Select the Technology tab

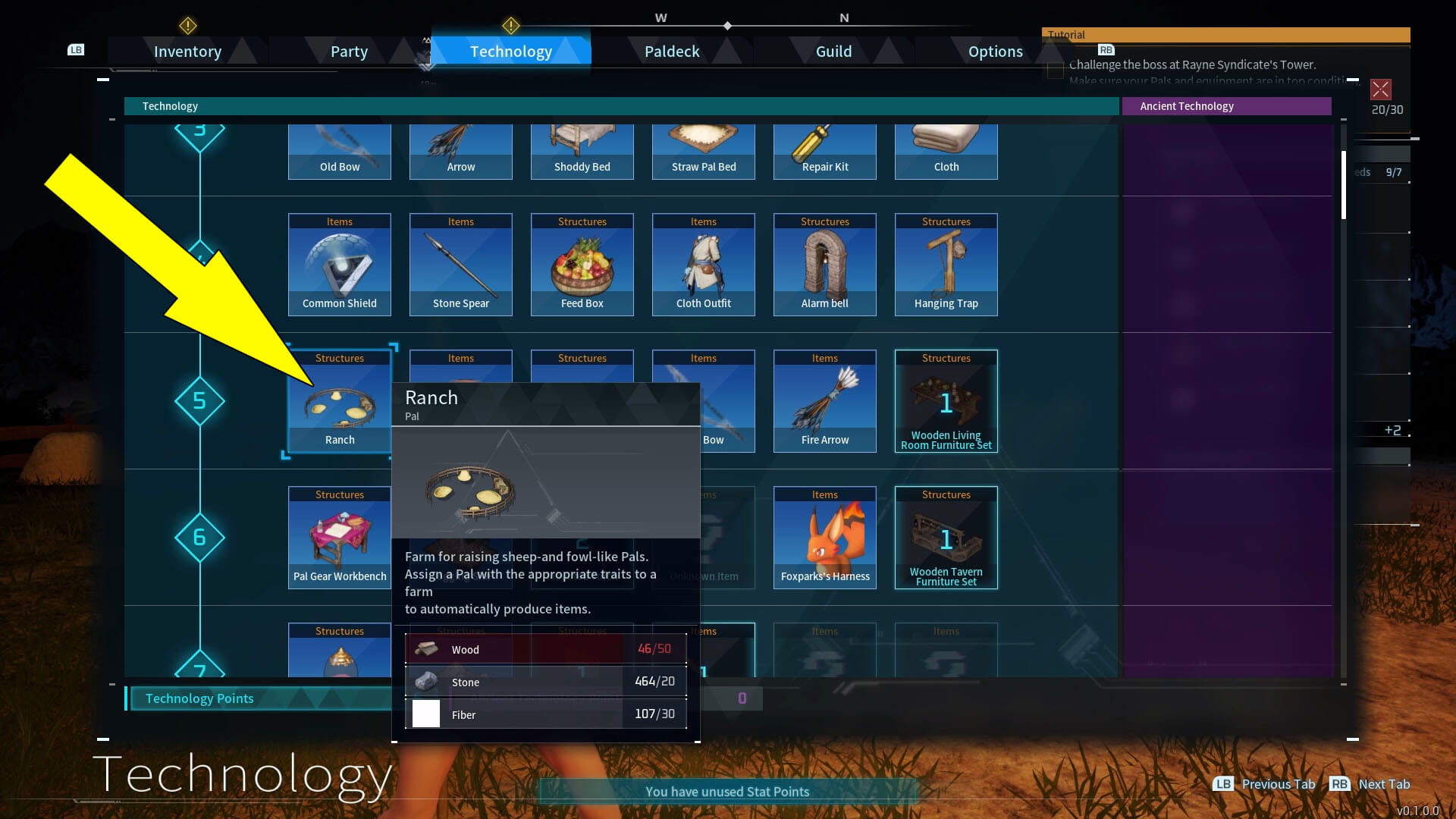(510, 52)
